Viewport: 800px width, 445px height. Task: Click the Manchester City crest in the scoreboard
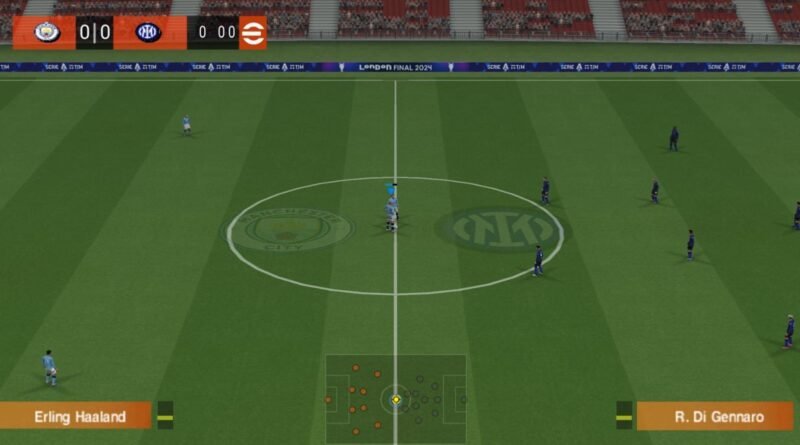pos(47,32)
